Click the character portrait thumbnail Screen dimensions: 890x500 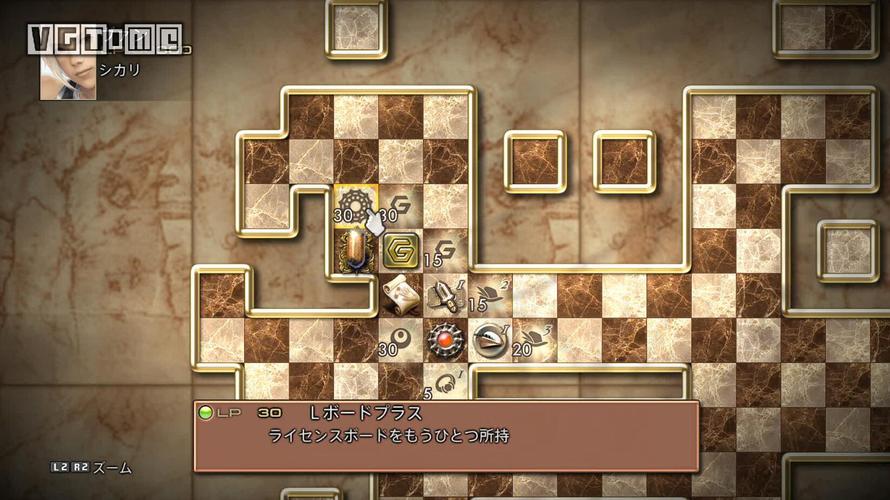tap(68, 78)
